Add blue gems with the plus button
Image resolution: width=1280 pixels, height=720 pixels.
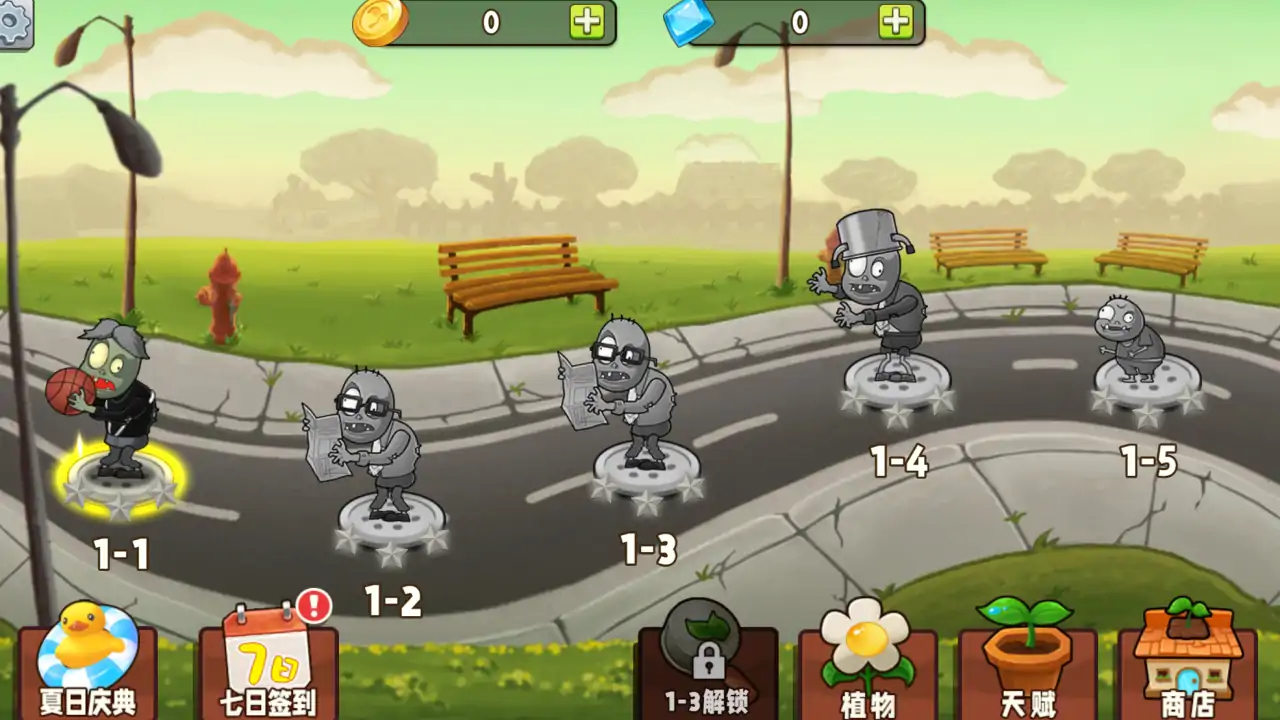[x=896, y=21]
